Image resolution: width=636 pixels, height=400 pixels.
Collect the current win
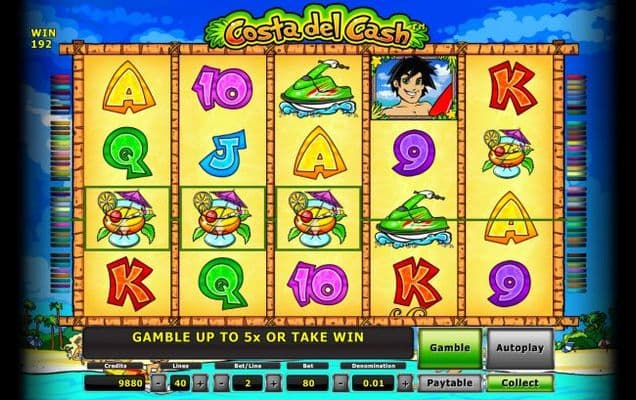click(520, 382)
